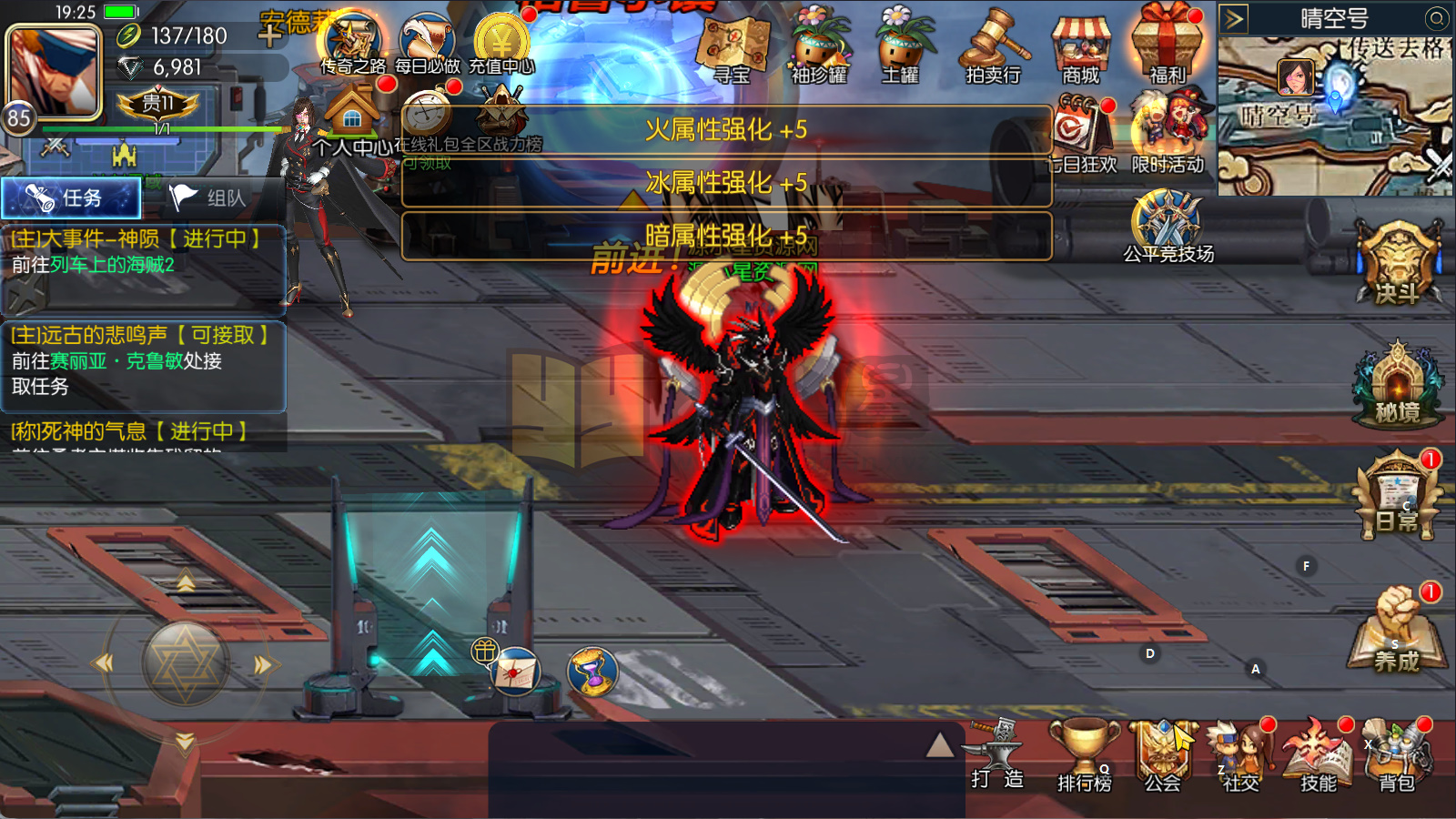Switch to the 组队 team tab
Viewport: 1456px width, 819px height.
click(211, 198)
